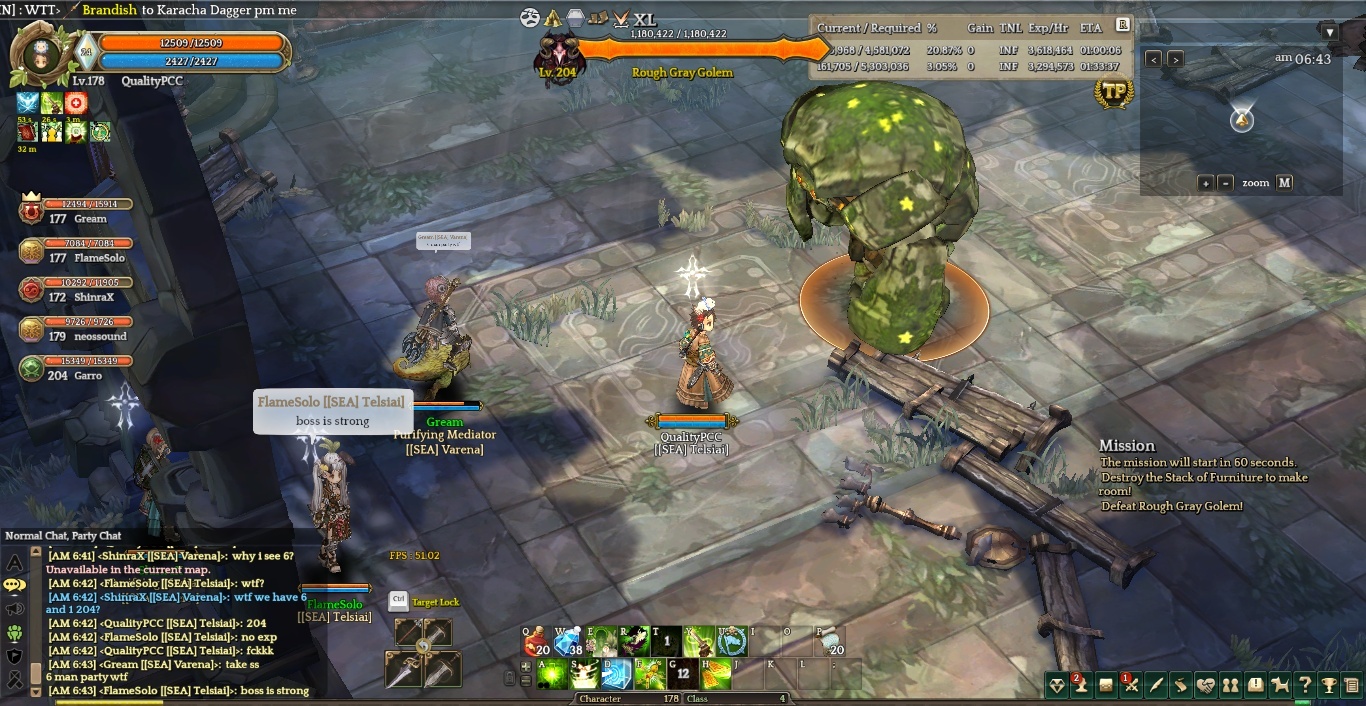Switch to the shout megaphone chat channel
1366x706 pixels.
[x=14, y=608]
